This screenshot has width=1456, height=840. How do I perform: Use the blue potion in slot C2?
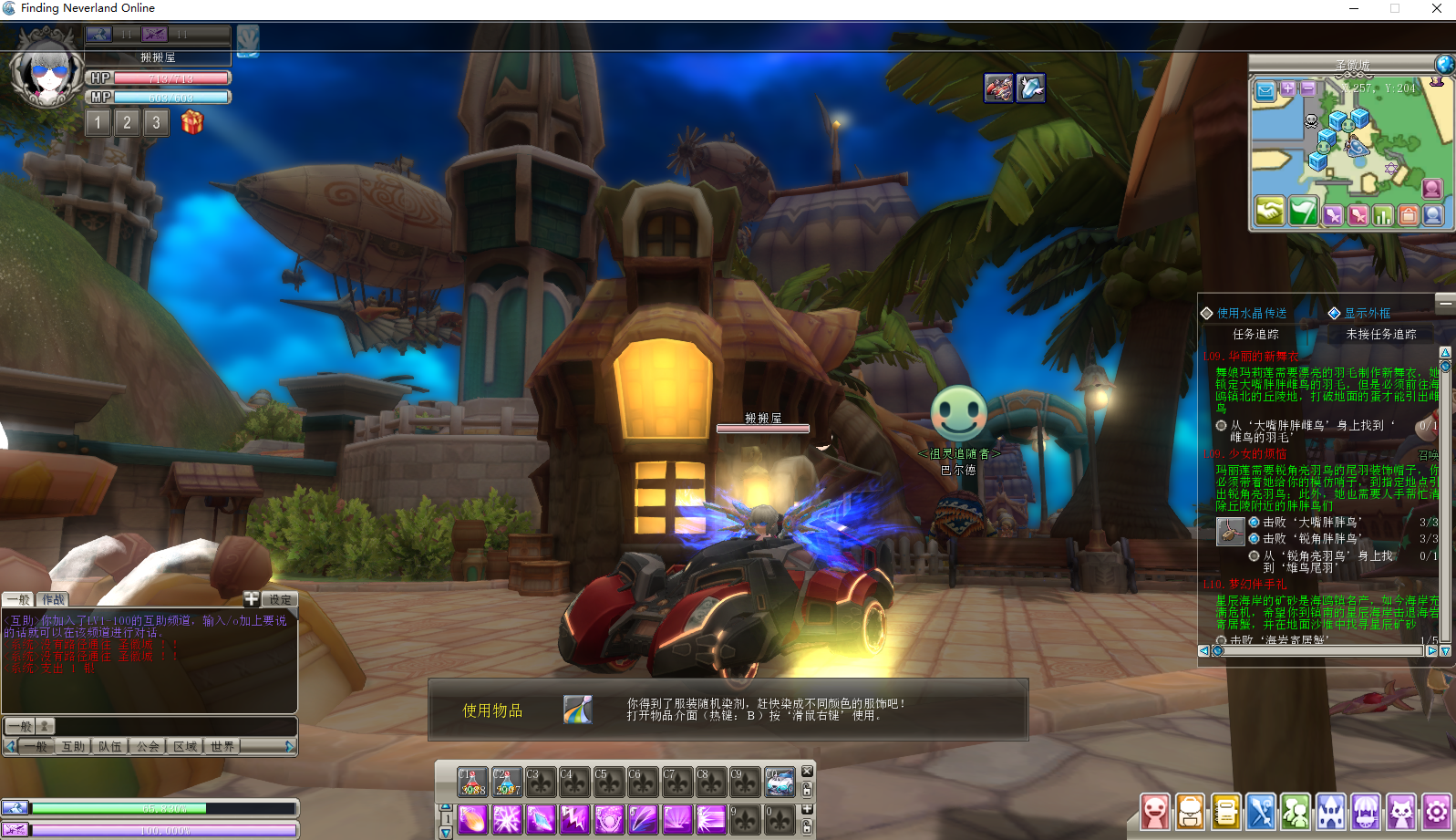507,782
